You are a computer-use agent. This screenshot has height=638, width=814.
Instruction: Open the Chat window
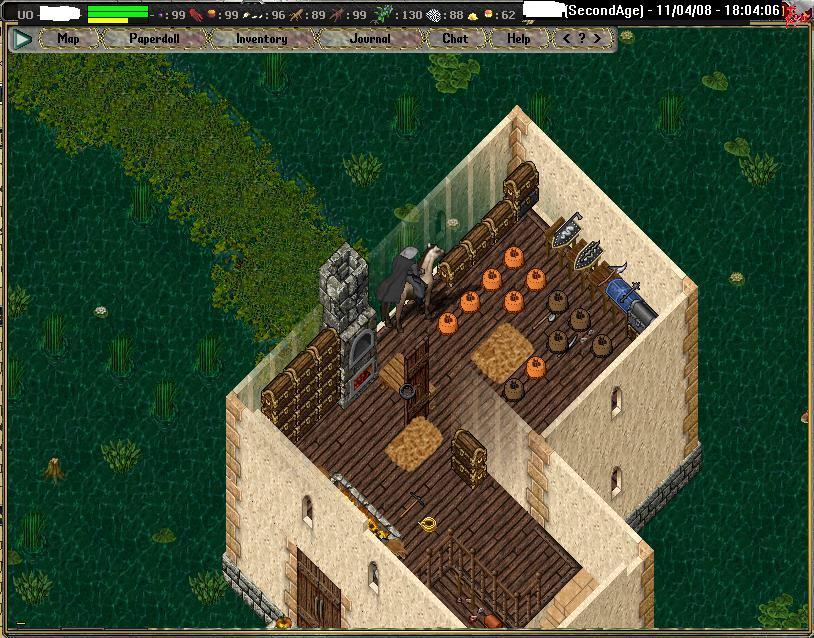[x=455, y=39]
